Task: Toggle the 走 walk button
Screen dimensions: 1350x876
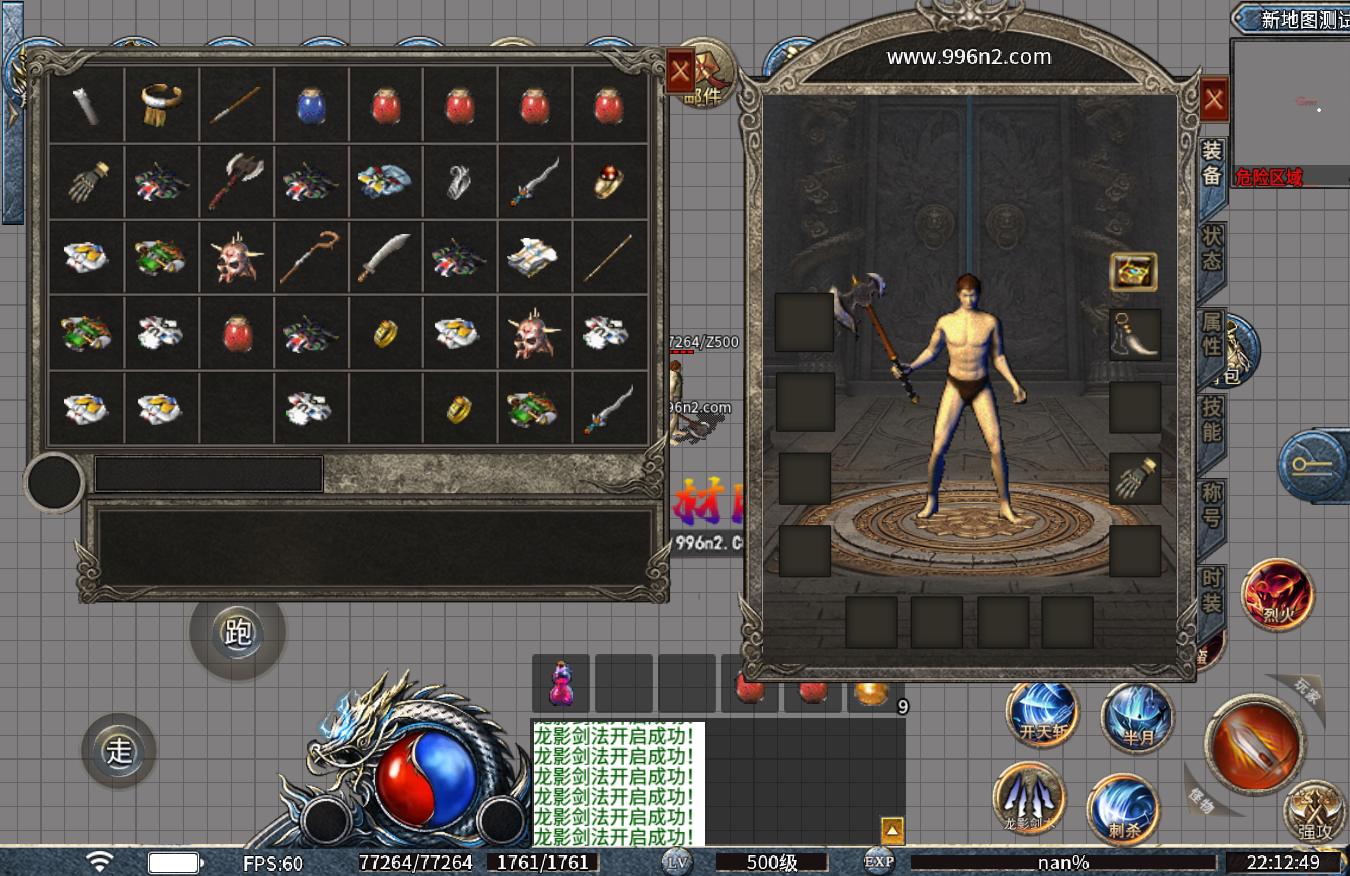Action: 119,751
